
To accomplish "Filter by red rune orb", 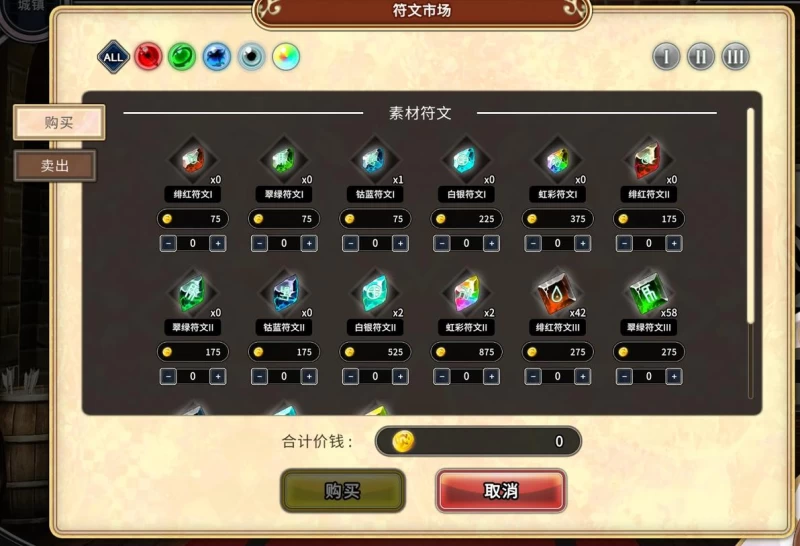I will (148, 57).
